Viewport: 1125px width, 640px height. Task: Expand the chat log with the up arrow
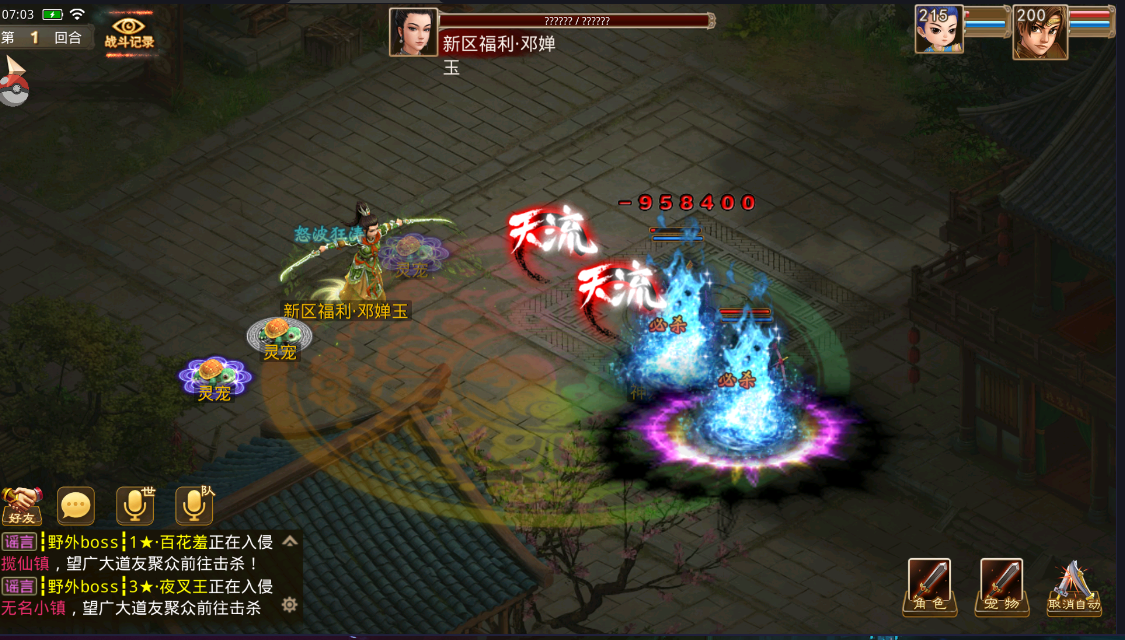click(290, 542)
